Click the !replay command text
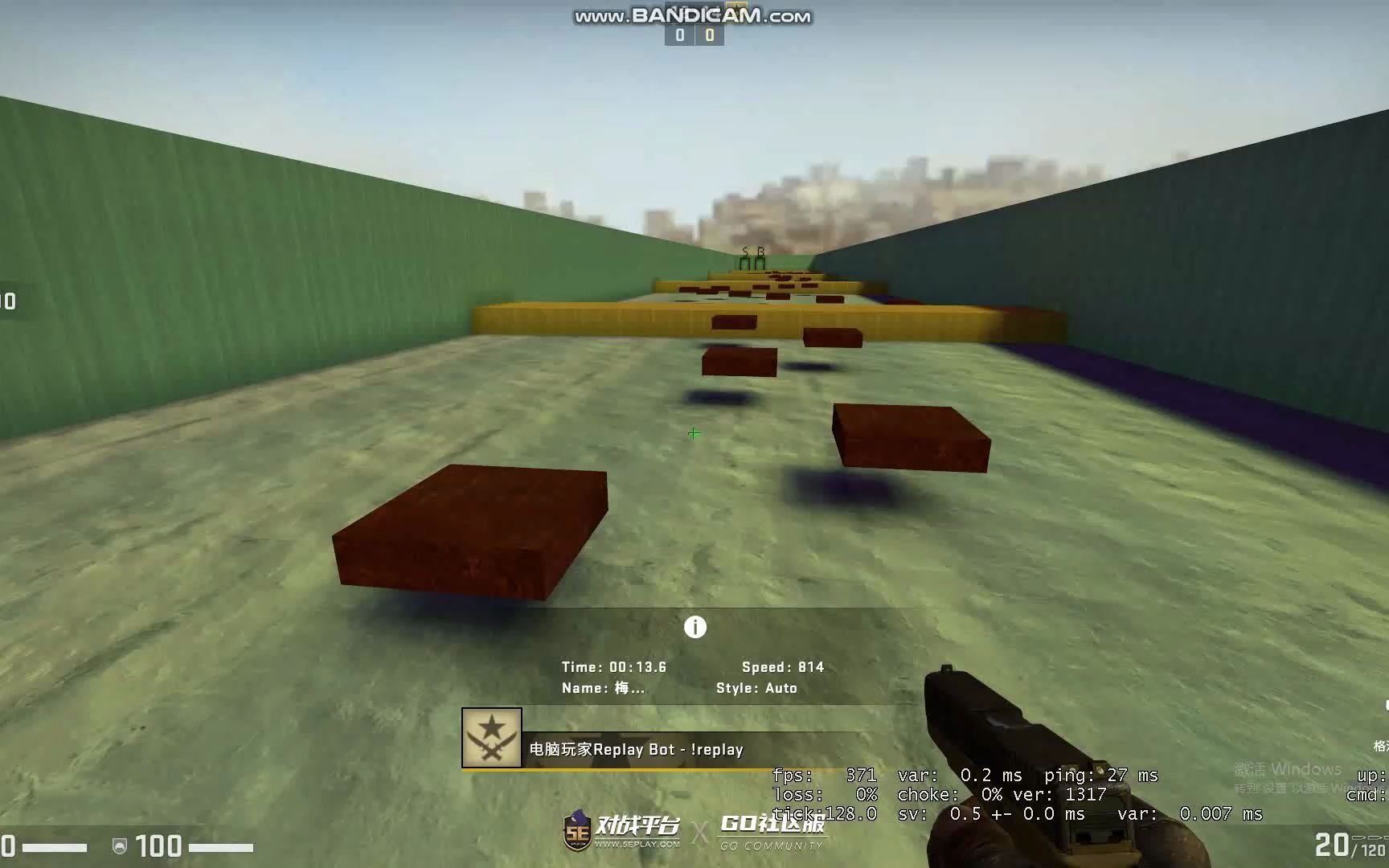Screen dimensions: 1389x868 click(715, 749)
